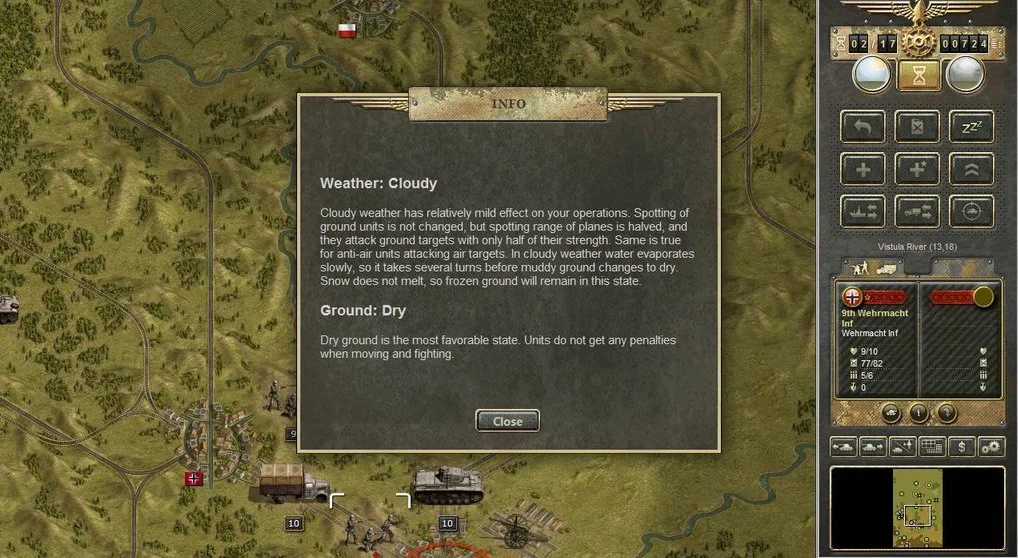Open the grid table toolbar icon
Screen dimensions: 1018x558
pos(932,447)
